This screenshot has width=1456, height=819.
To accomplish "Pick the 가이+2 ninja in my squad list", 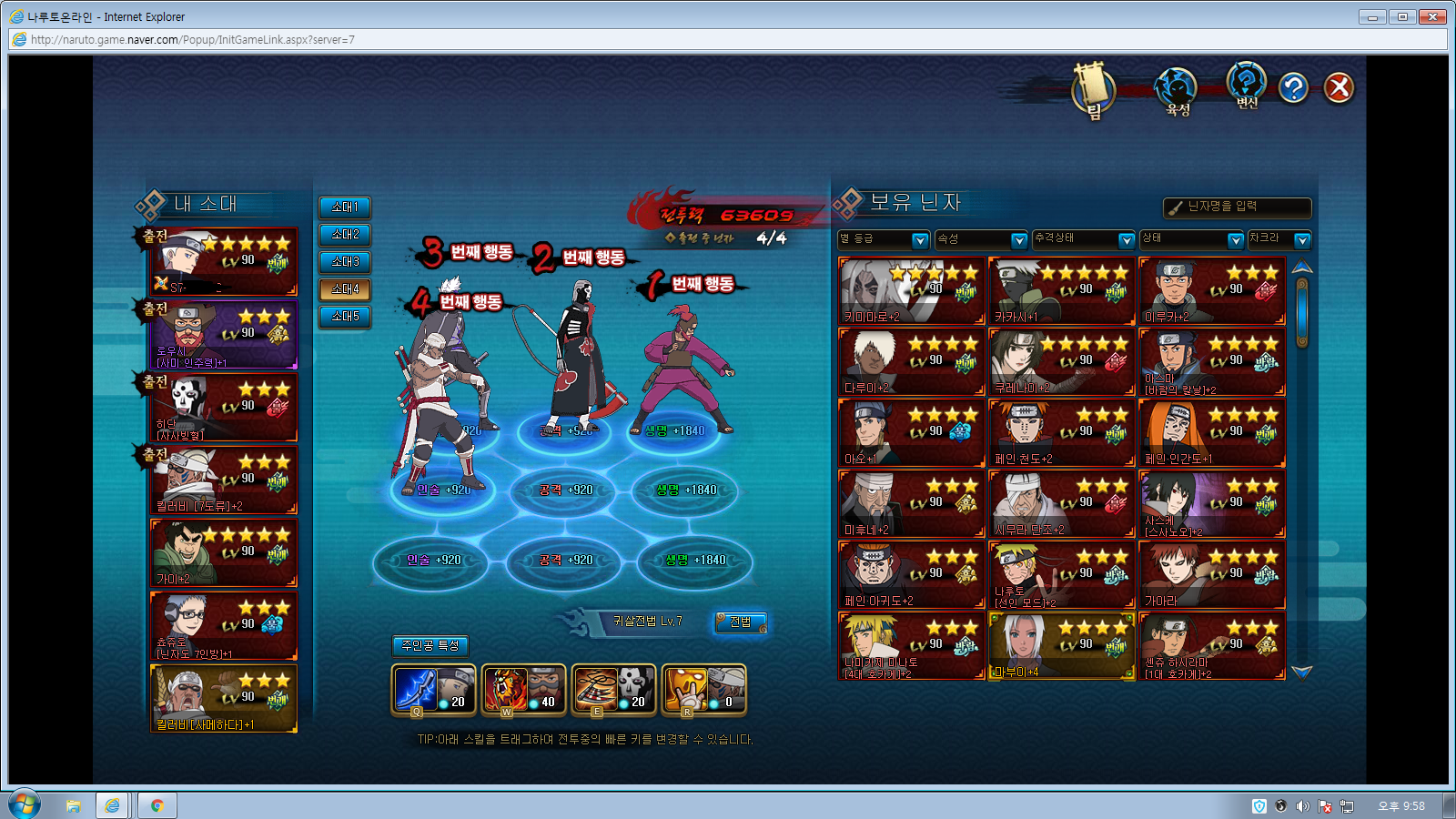I will coord(224,552).
